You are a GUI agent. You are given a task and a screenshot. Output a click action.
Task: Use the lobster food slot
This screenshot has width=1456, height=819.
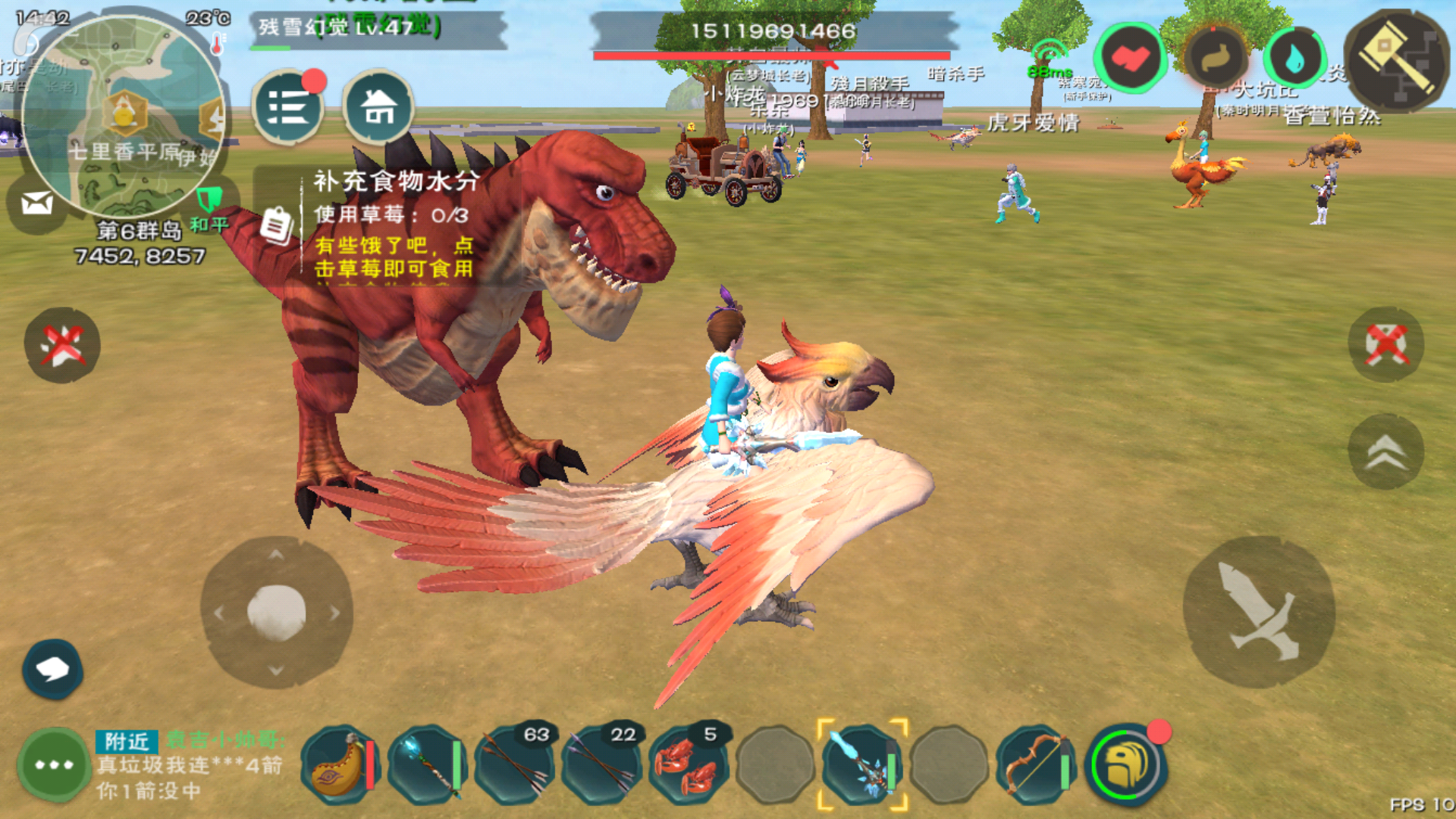(x=687, y=765)
